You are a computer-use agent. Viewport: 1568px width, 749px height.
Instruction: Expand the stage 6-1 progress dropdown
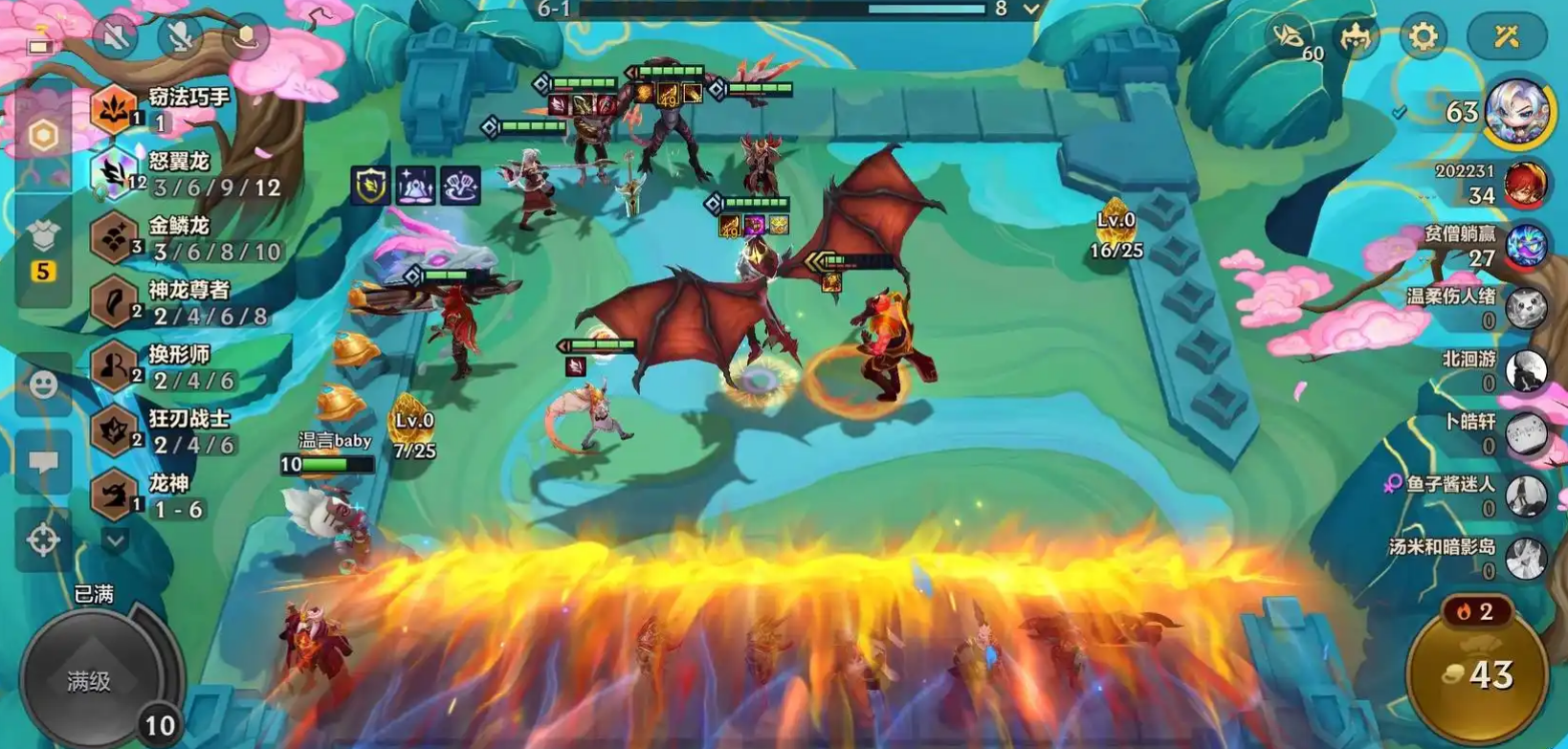pyautogui.click(x=1030, y=10)
